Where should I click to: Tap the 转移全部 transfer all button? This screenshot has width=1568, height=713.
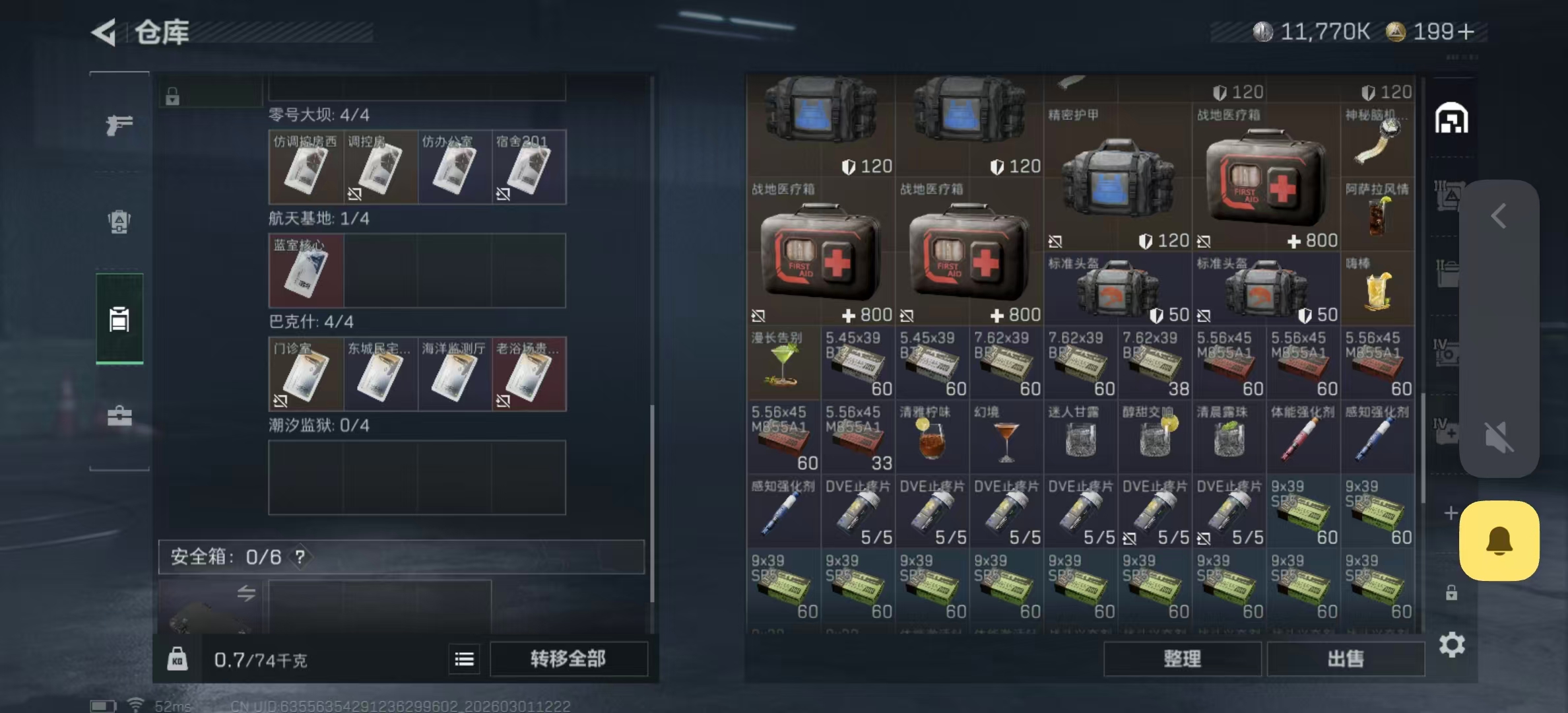click(568, 658)
